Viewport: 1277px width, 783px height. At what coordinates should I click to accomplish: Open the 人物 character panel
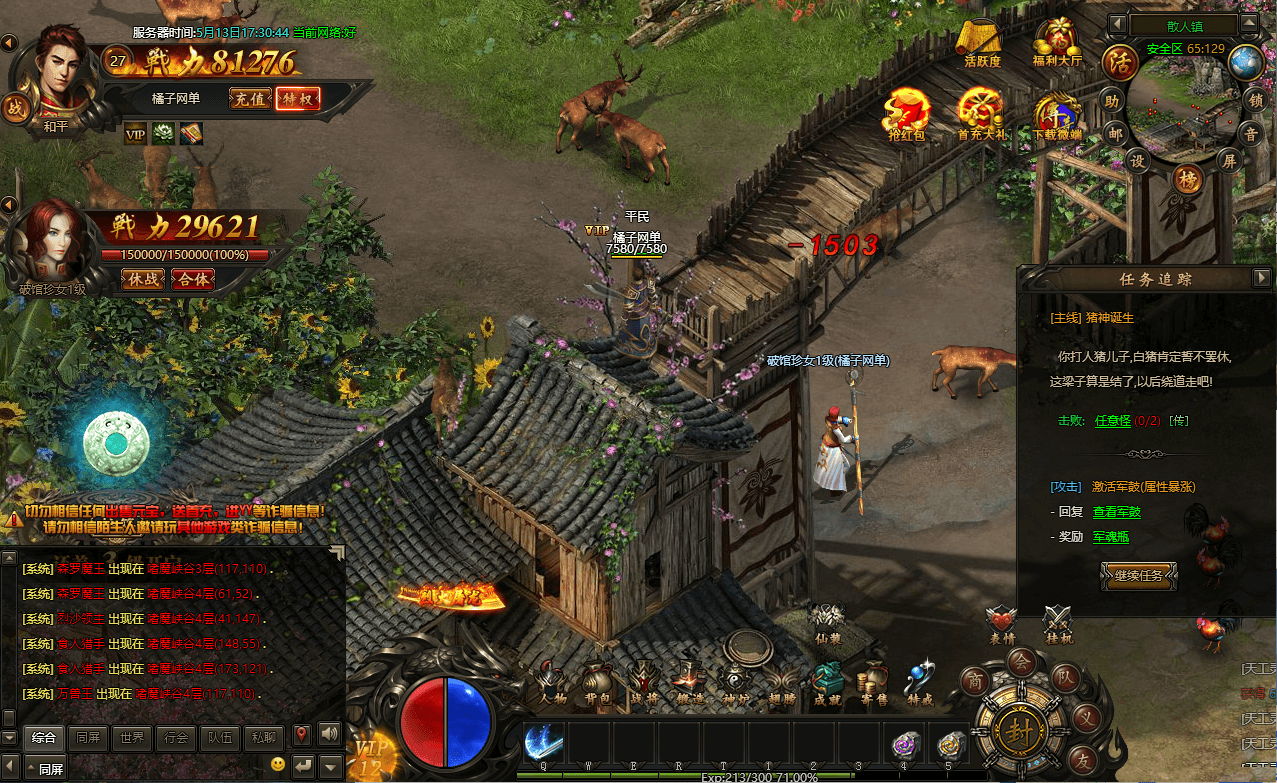[552, 682]
